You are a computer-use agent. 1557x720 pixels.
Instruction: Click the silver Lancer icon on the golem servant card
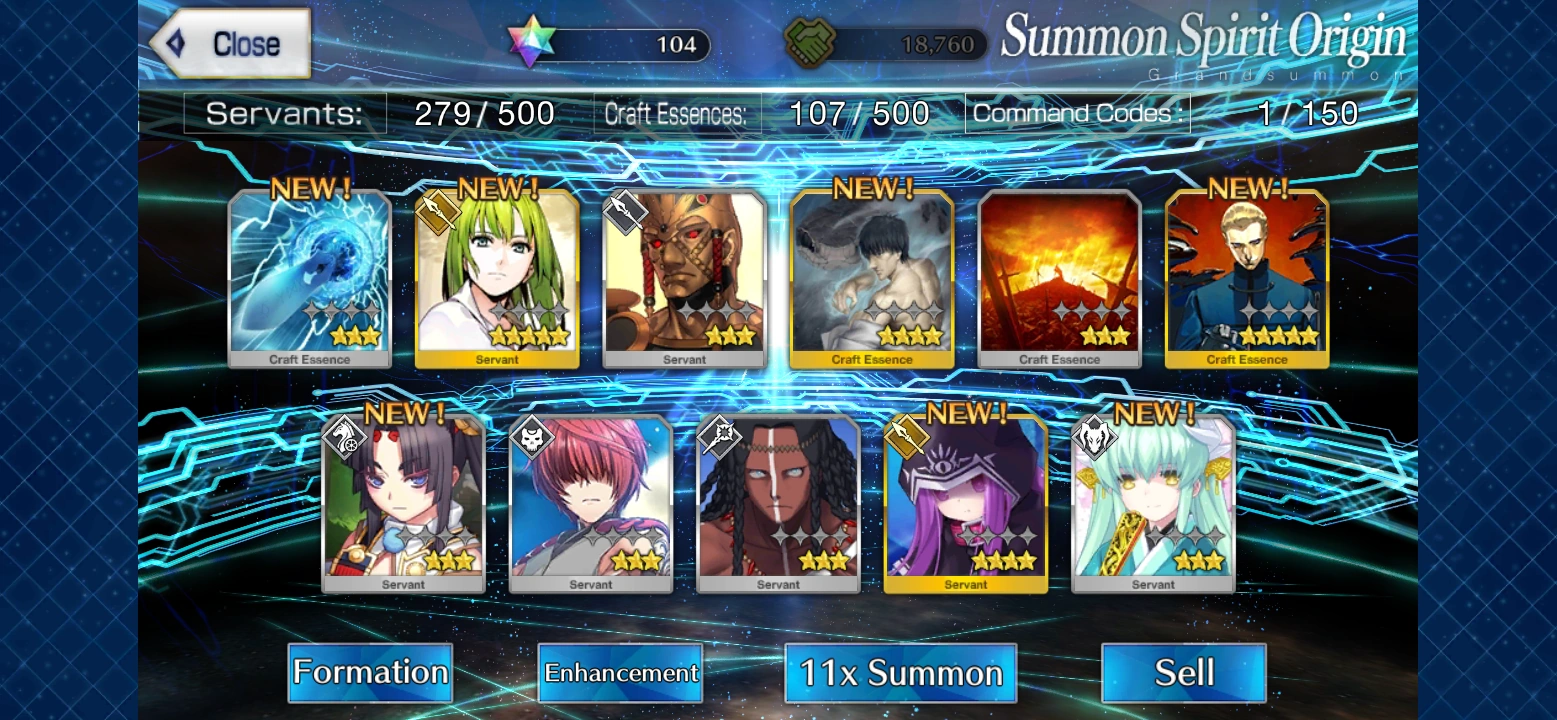(x=625, y=212)
